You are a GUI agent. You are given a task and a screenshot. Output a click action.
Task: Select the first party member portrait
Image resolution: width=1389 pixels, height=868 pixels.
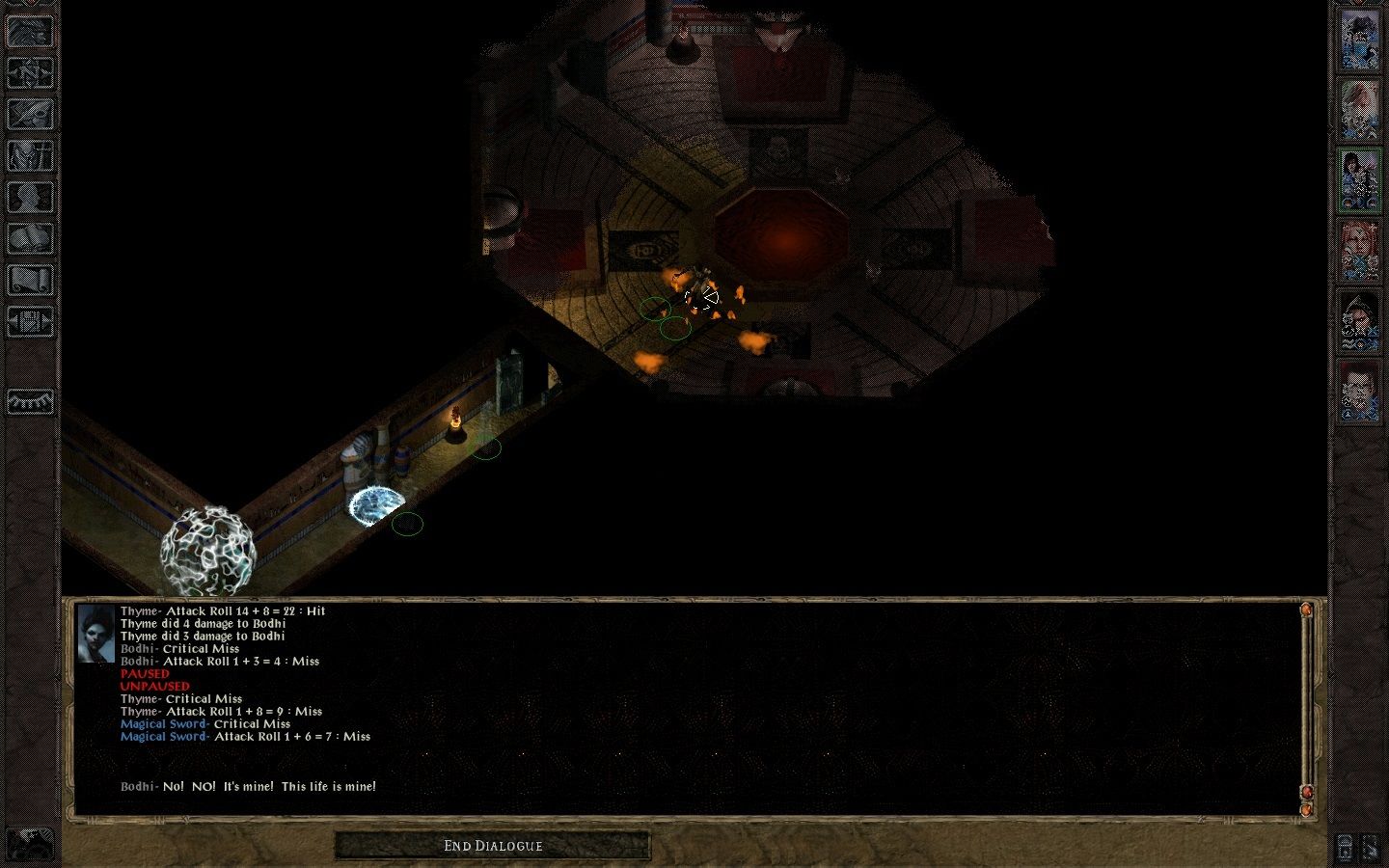(x=1359, y=40)
